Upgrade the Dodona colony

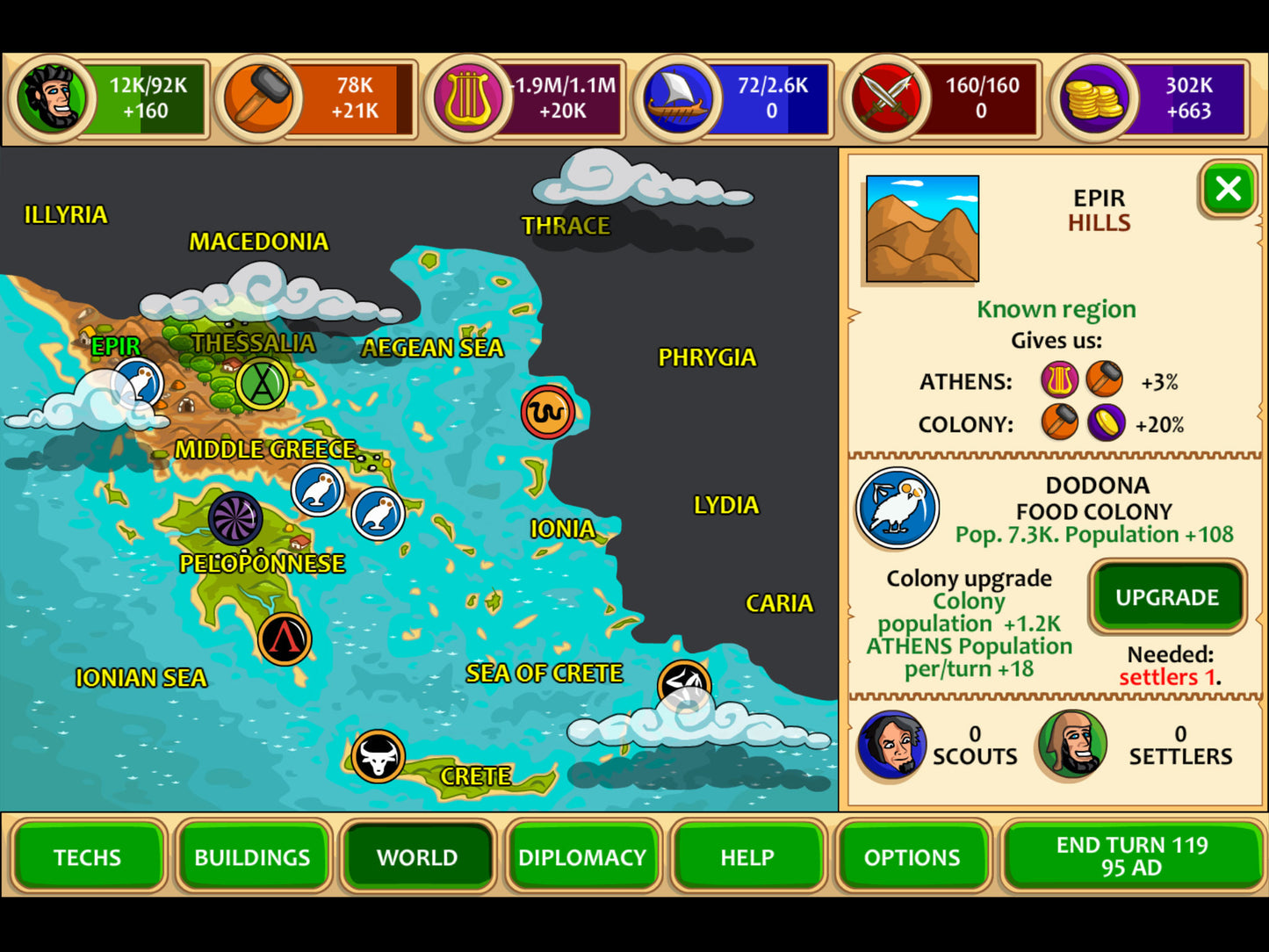(1167, 597)
